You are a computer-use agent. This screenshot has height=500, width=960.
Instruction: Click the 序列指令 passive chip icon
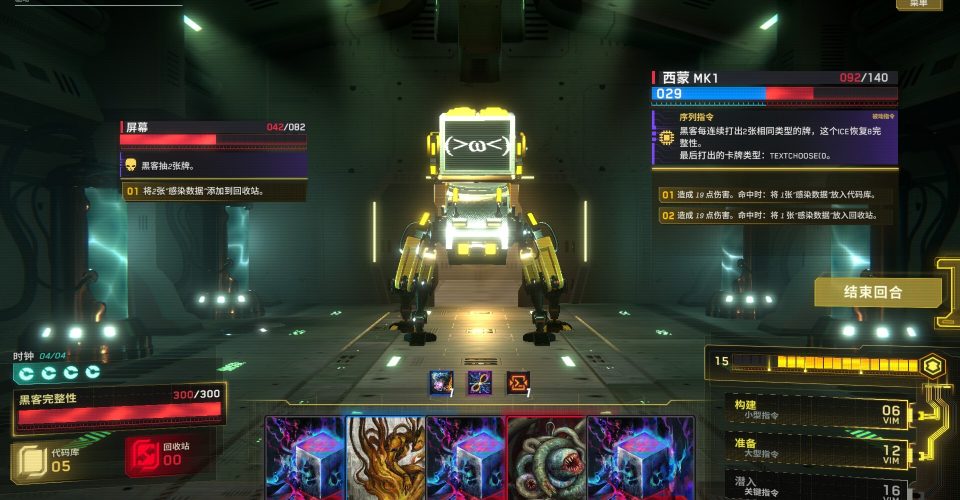(664, 138)
